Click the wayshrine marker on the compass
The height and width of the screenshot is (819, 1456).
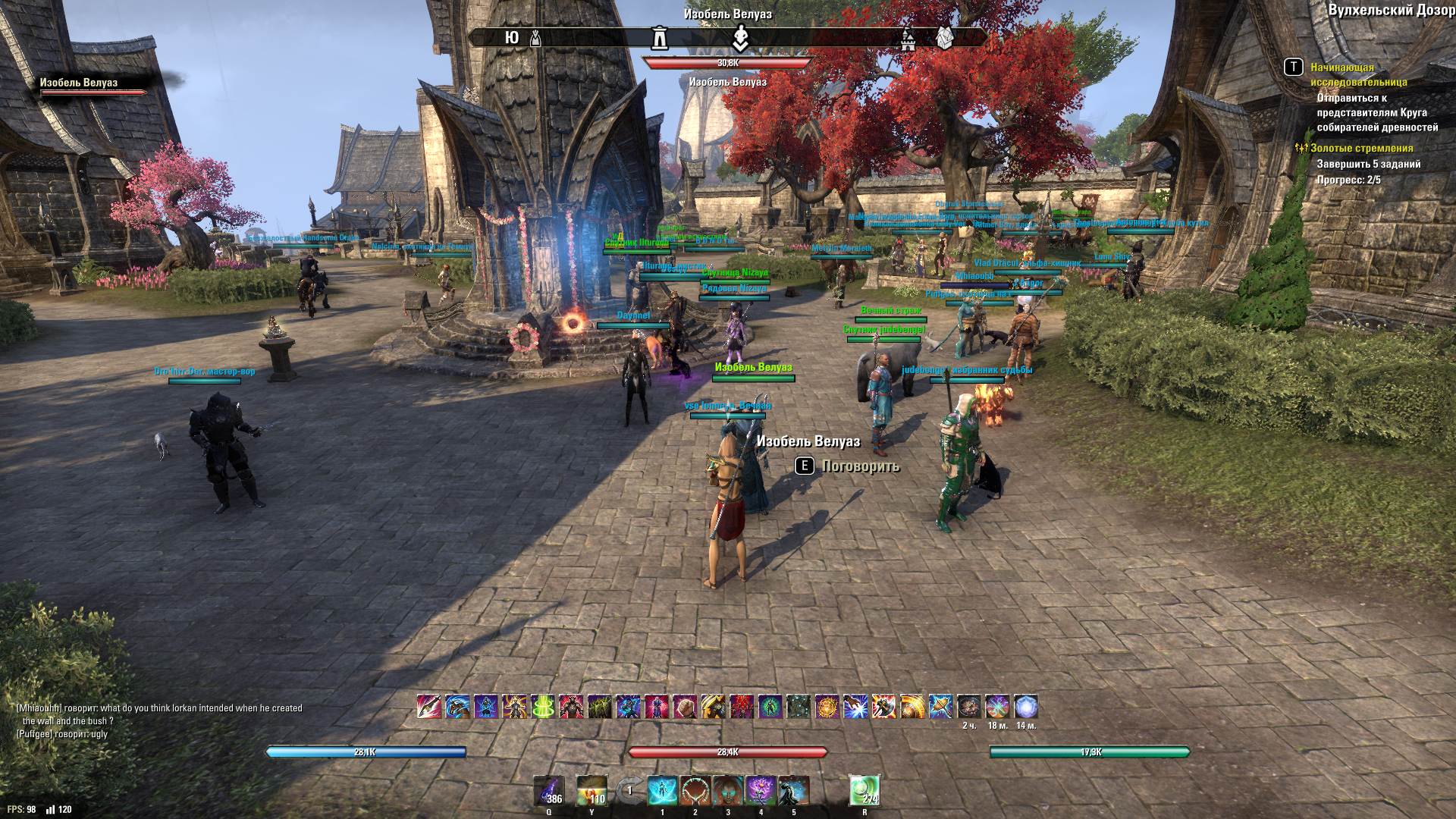661,37
